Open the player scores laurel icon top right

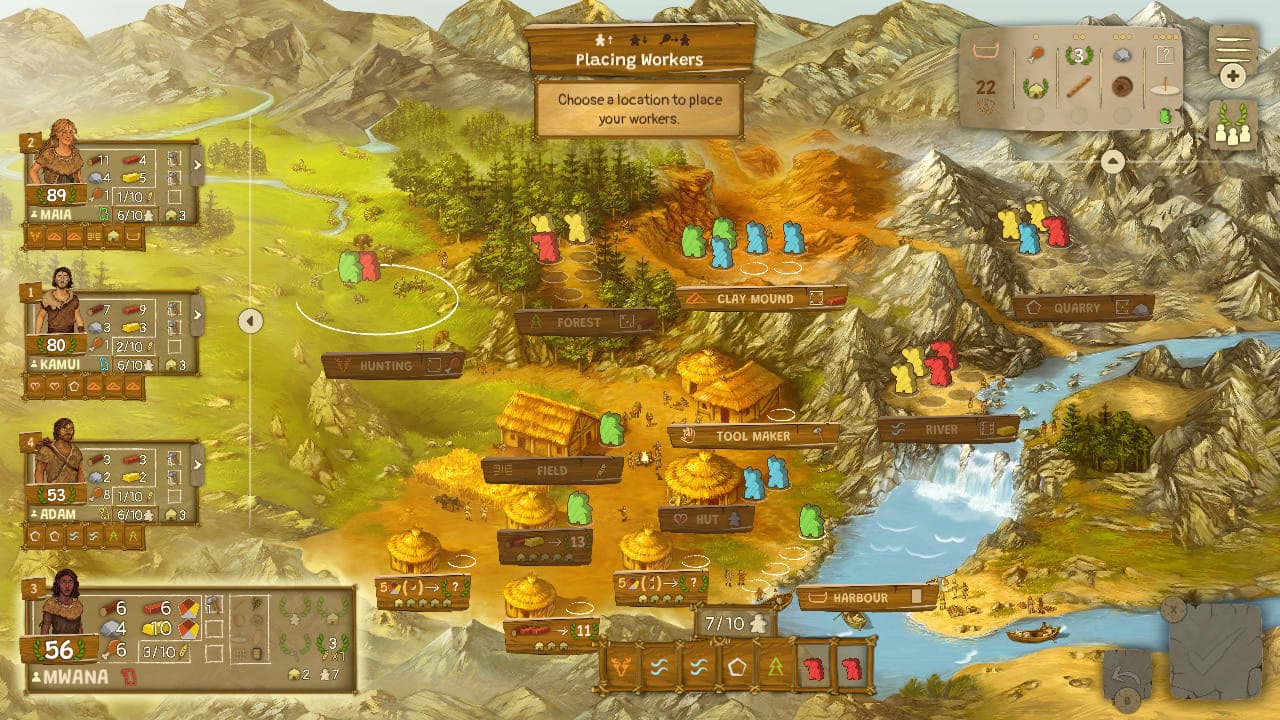coord(1231,127)
